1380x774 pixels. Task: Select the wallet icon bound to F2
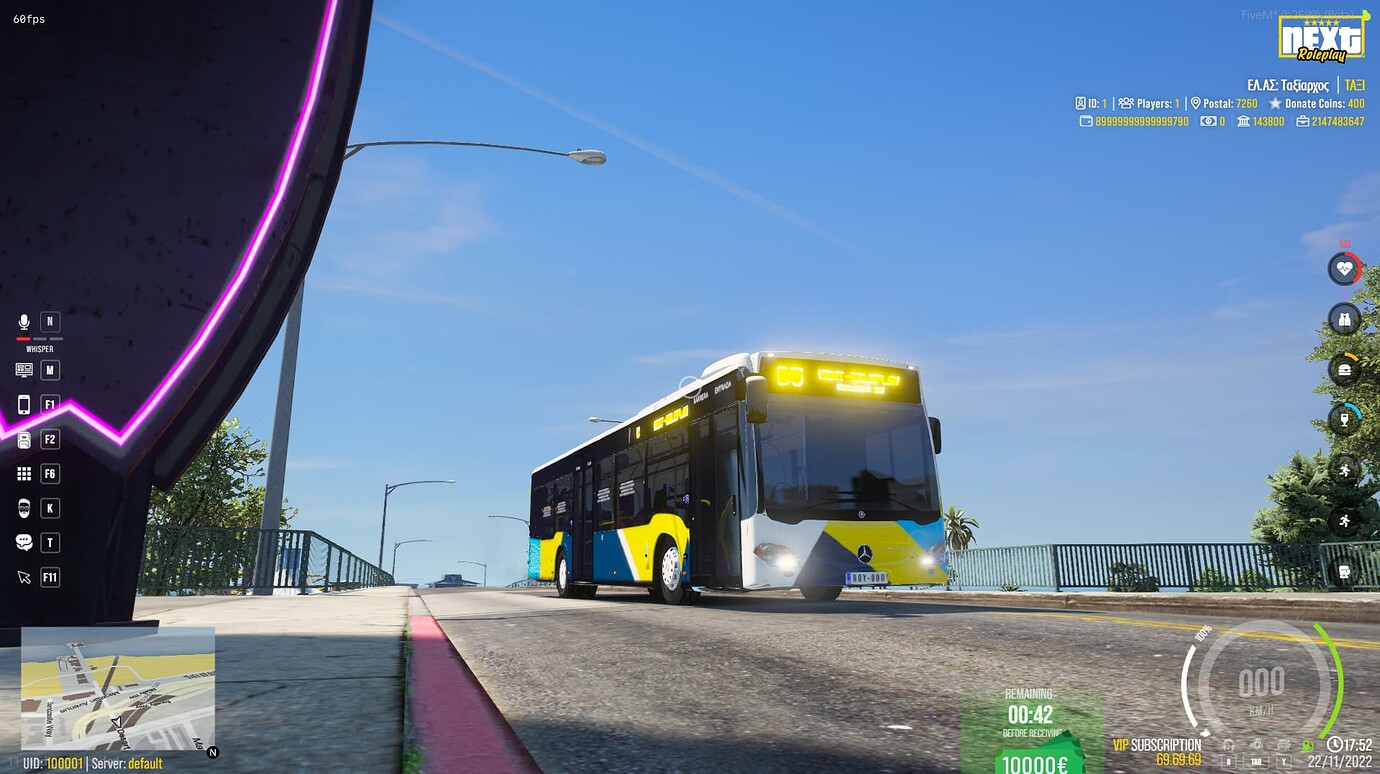coord(22,438)
